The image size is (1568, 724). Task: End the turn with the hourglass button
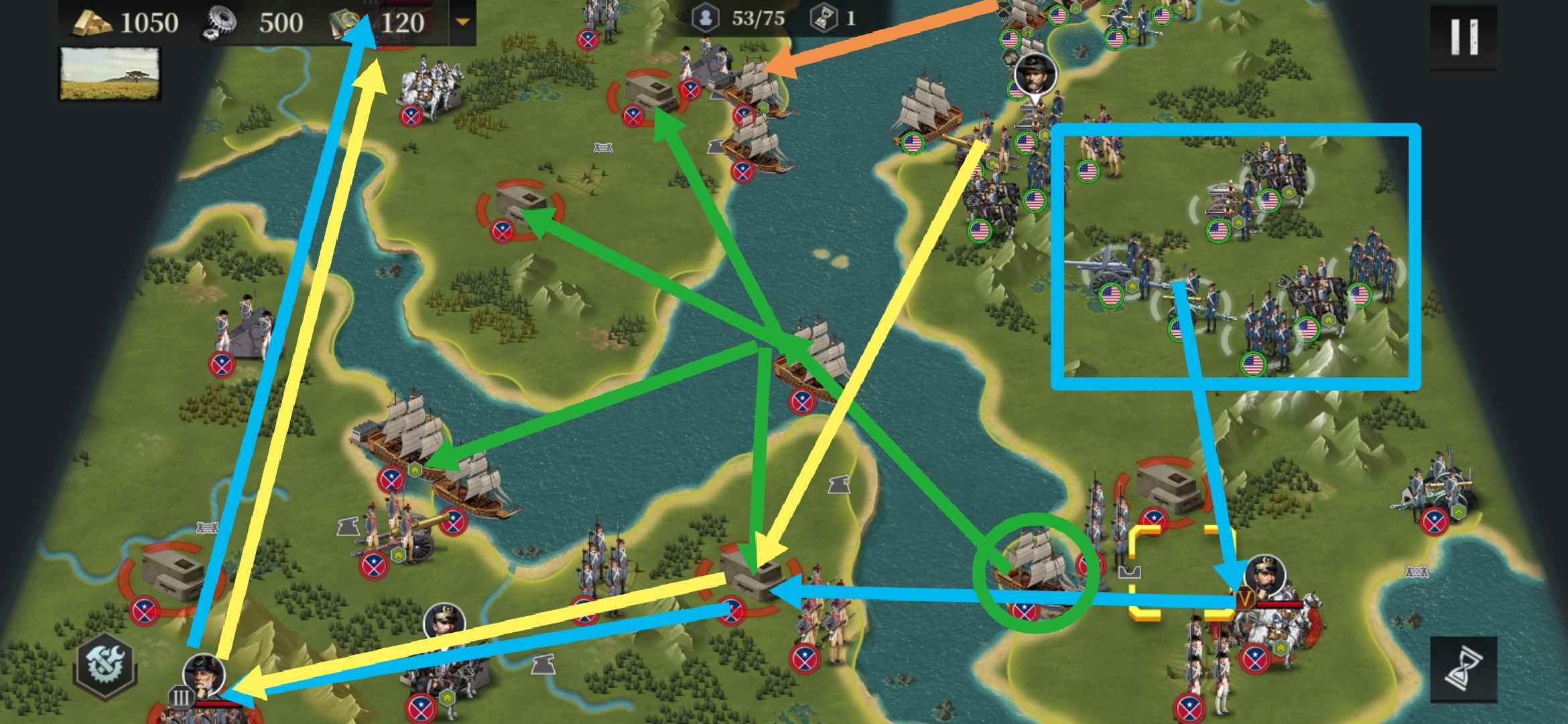1463,669
